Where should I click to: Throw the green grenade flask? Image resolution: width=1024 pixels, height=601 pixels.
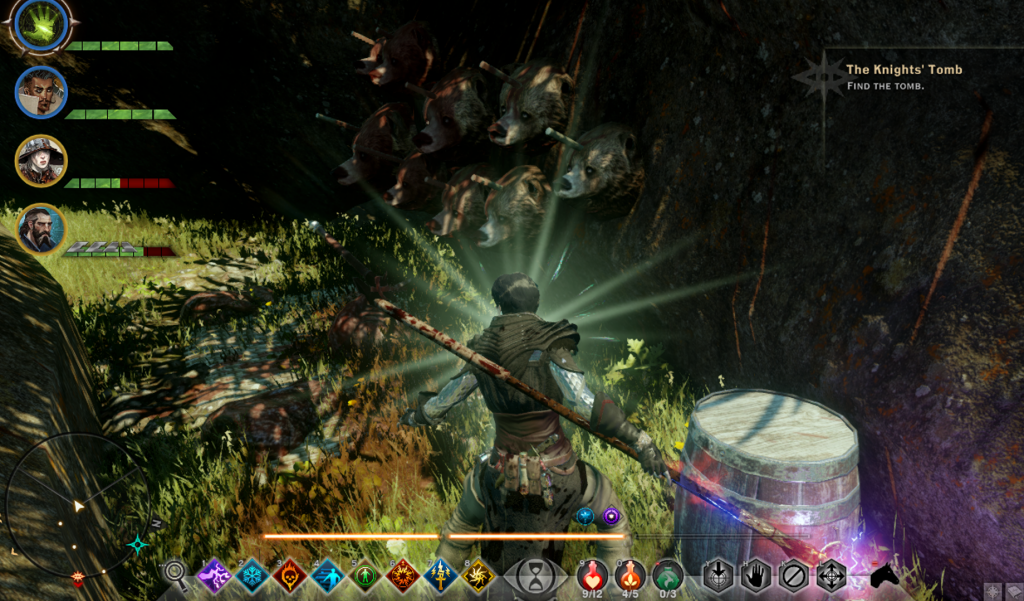[668, 576]
